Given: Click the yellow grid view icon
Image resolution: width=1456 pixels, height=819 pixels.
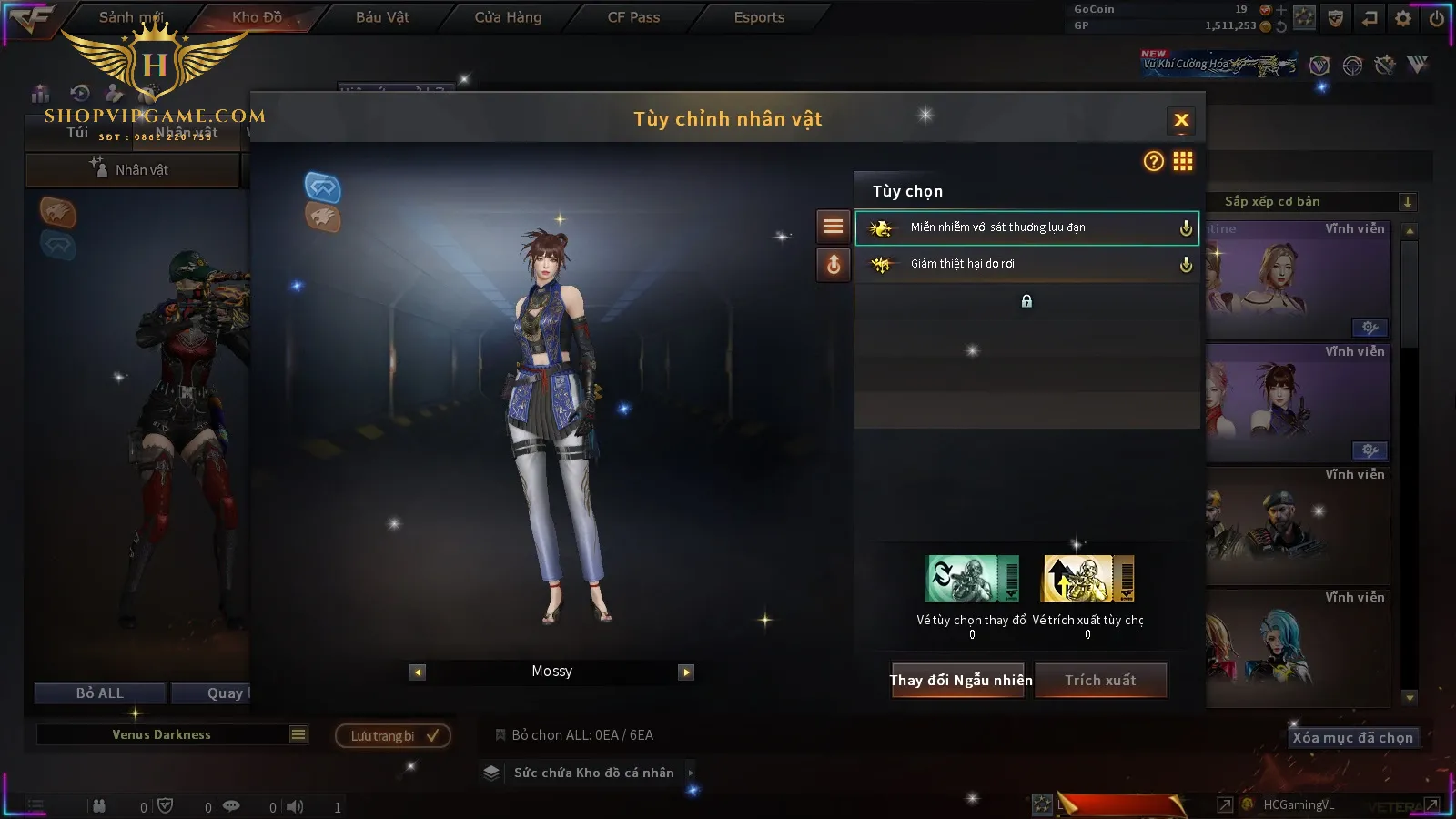Looking at the screenshot, I should (1183, 162).
